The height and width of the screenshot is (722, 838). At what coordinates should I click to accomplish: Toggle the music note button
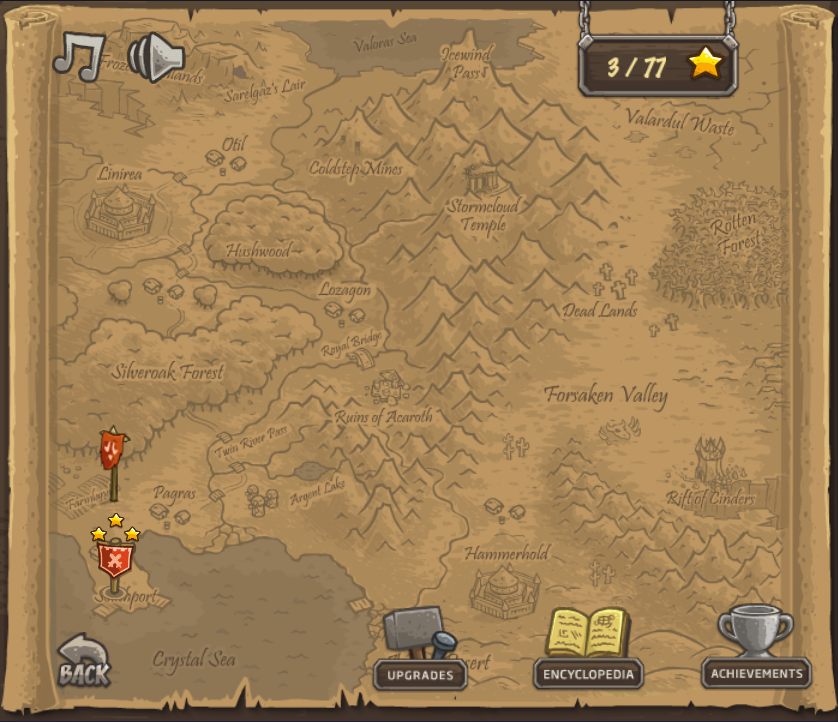[78, 55]
